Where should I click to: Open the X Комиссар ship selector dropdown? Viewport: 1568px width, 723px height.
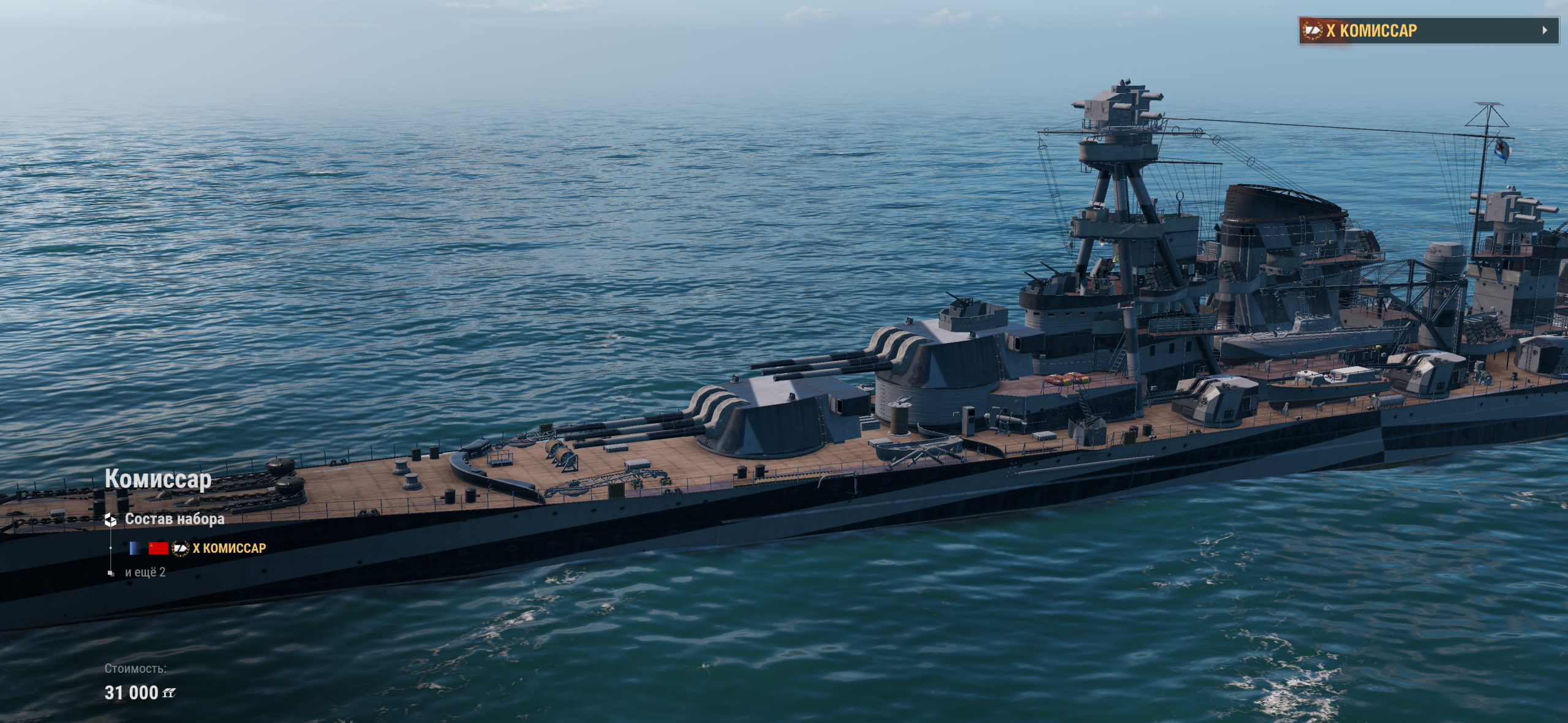[1428, 31]
